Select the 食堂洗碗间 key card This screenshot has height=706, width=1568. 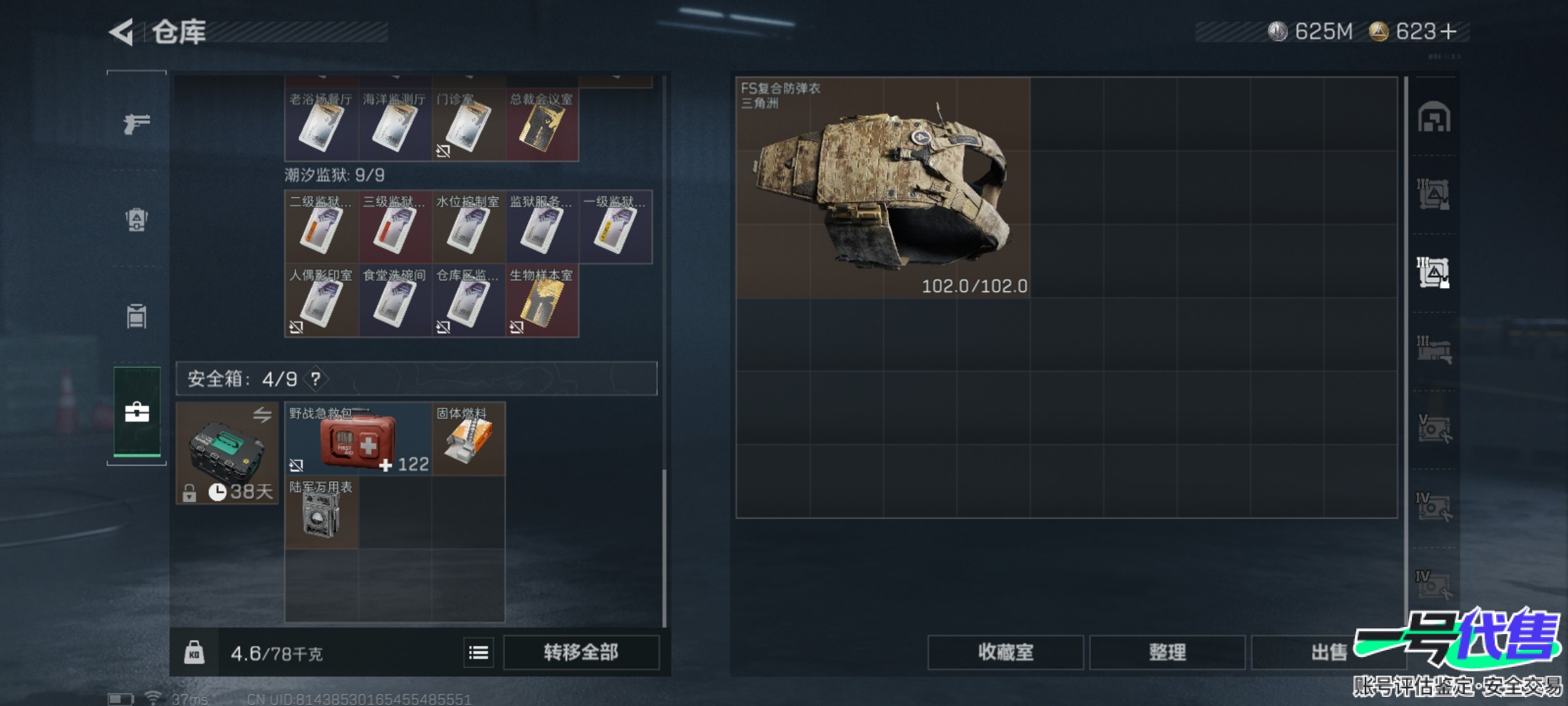click(395, 301)
